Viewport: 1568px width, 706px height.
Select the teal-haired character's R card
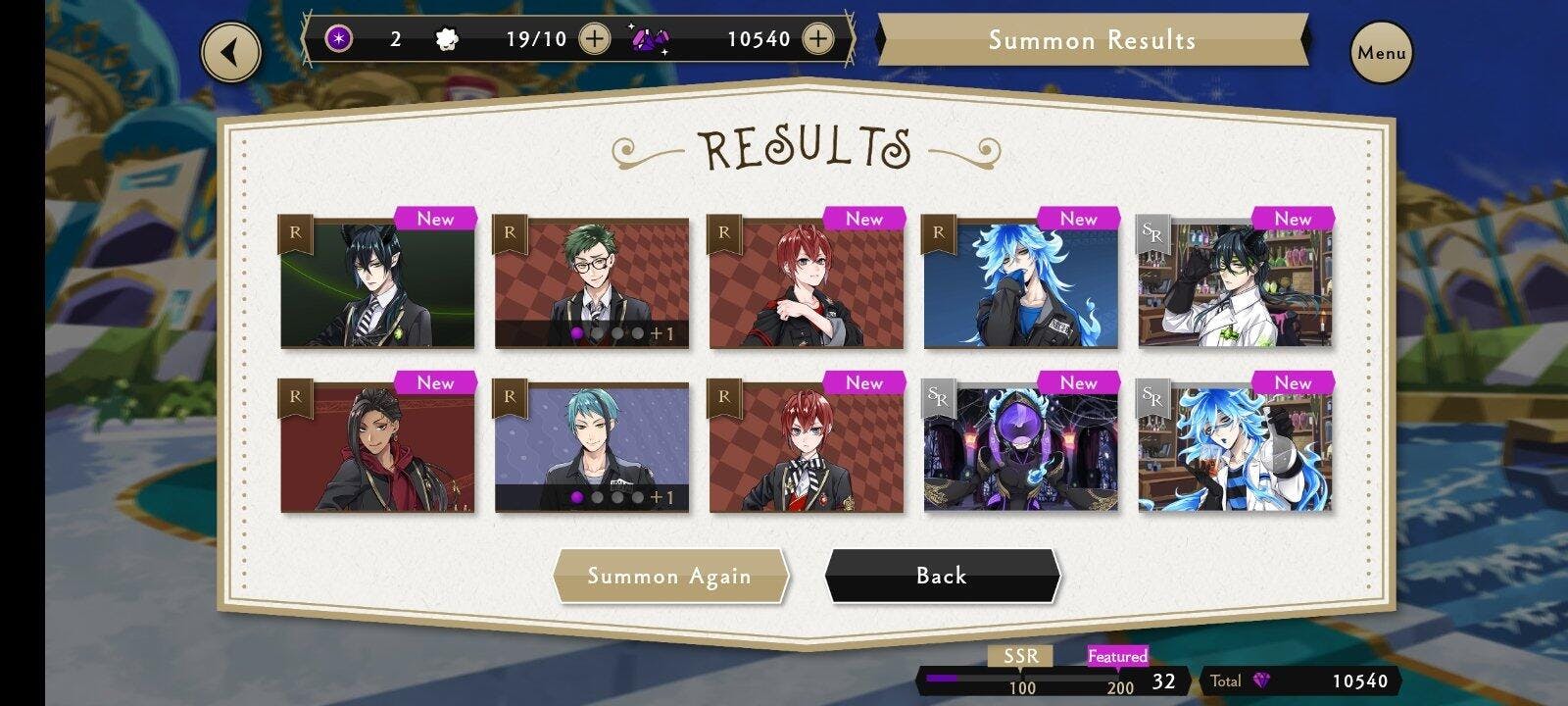pos(591,448)
